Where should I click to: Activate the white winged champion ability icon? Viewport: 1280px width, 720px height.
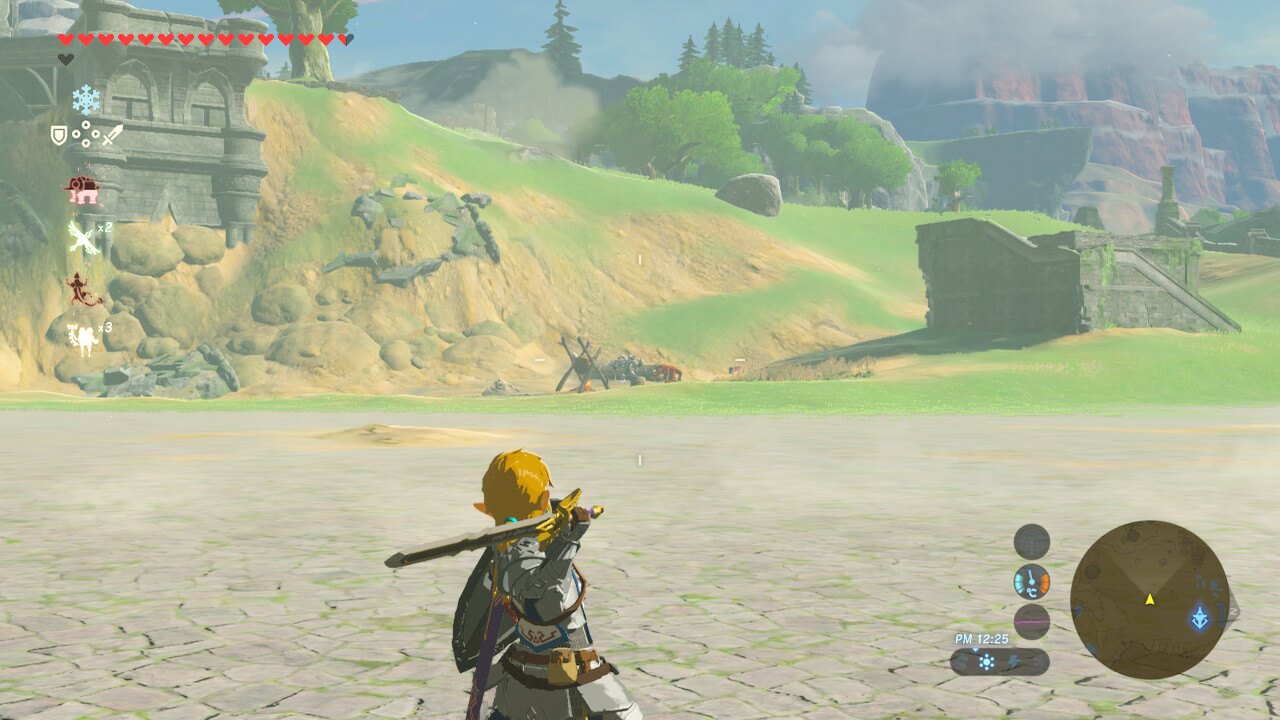pos(81,337)
